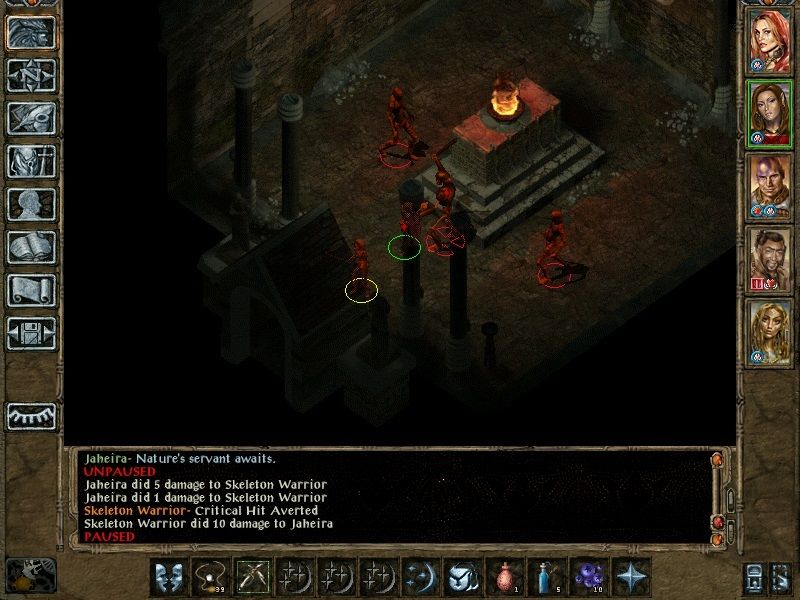Select the blonde woman portrait
Viewport: 800px width, 600px height.
pyautogui.click(x=769, y=332)
